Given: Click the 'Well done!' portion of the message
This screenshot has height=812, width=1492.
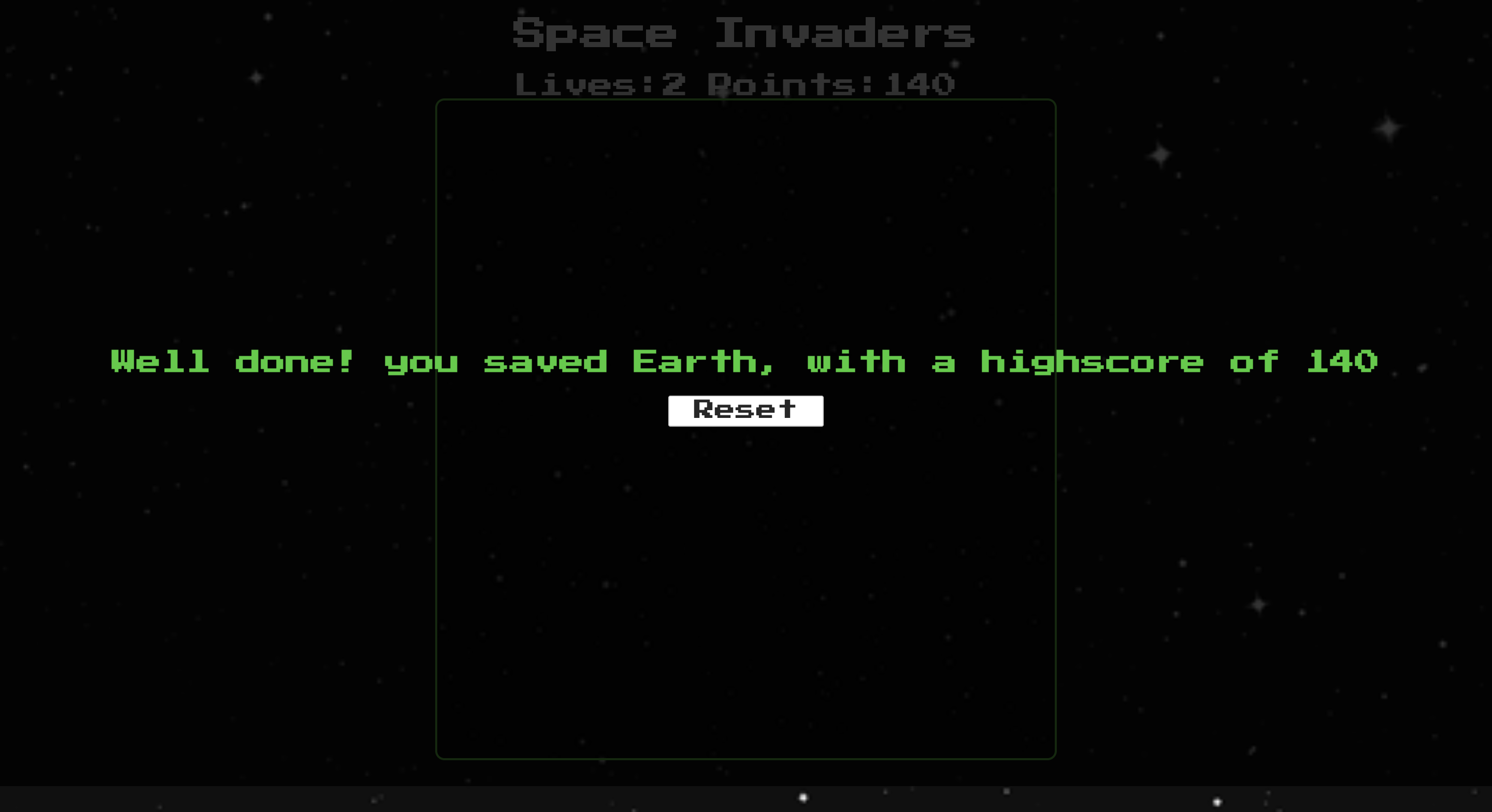Looking at the screenshot, I should [232, 361].
